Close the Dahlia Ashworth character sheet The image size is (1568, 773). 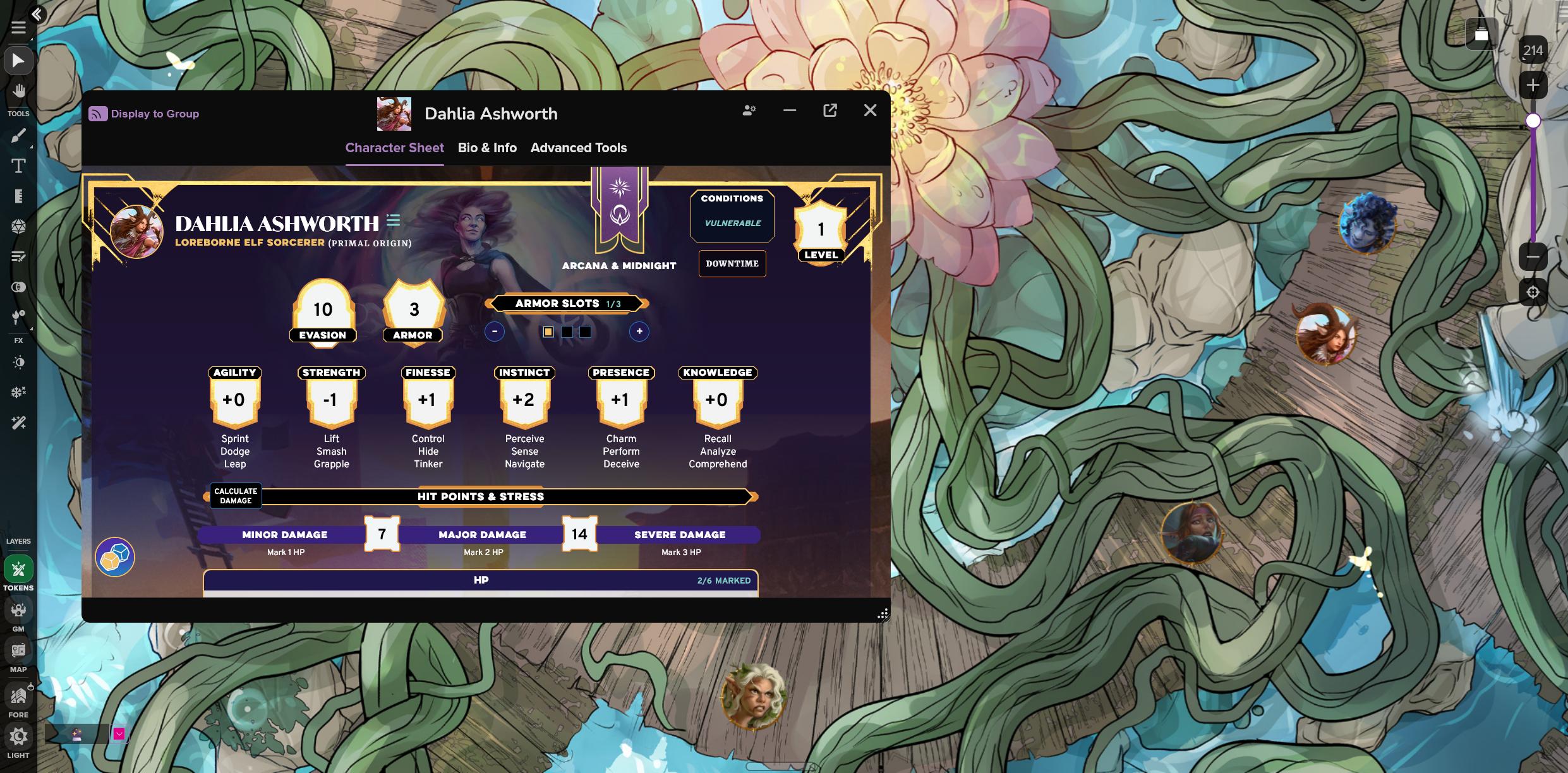pos(870,111)
